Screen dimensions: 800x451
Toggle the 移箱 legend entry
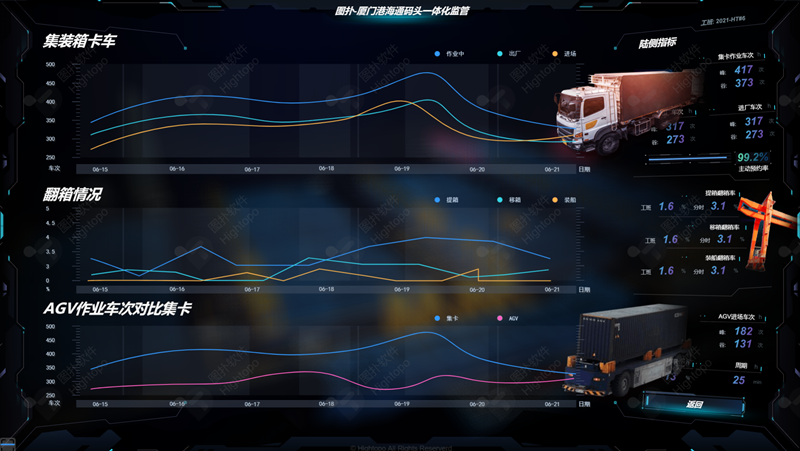pos(505,201)
